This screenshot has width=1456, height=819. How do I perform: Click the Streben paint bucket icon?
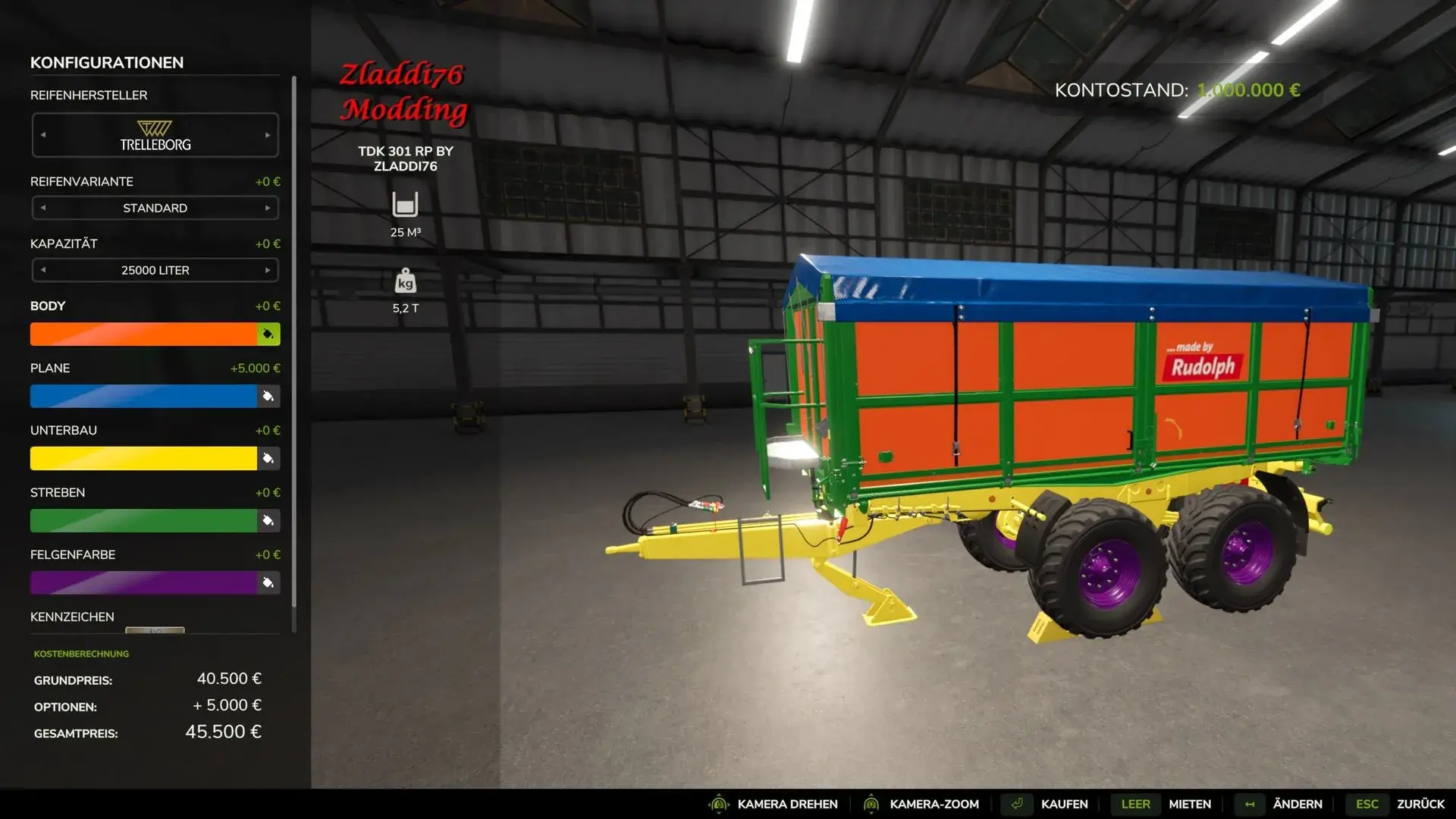(x=268, y=520)
